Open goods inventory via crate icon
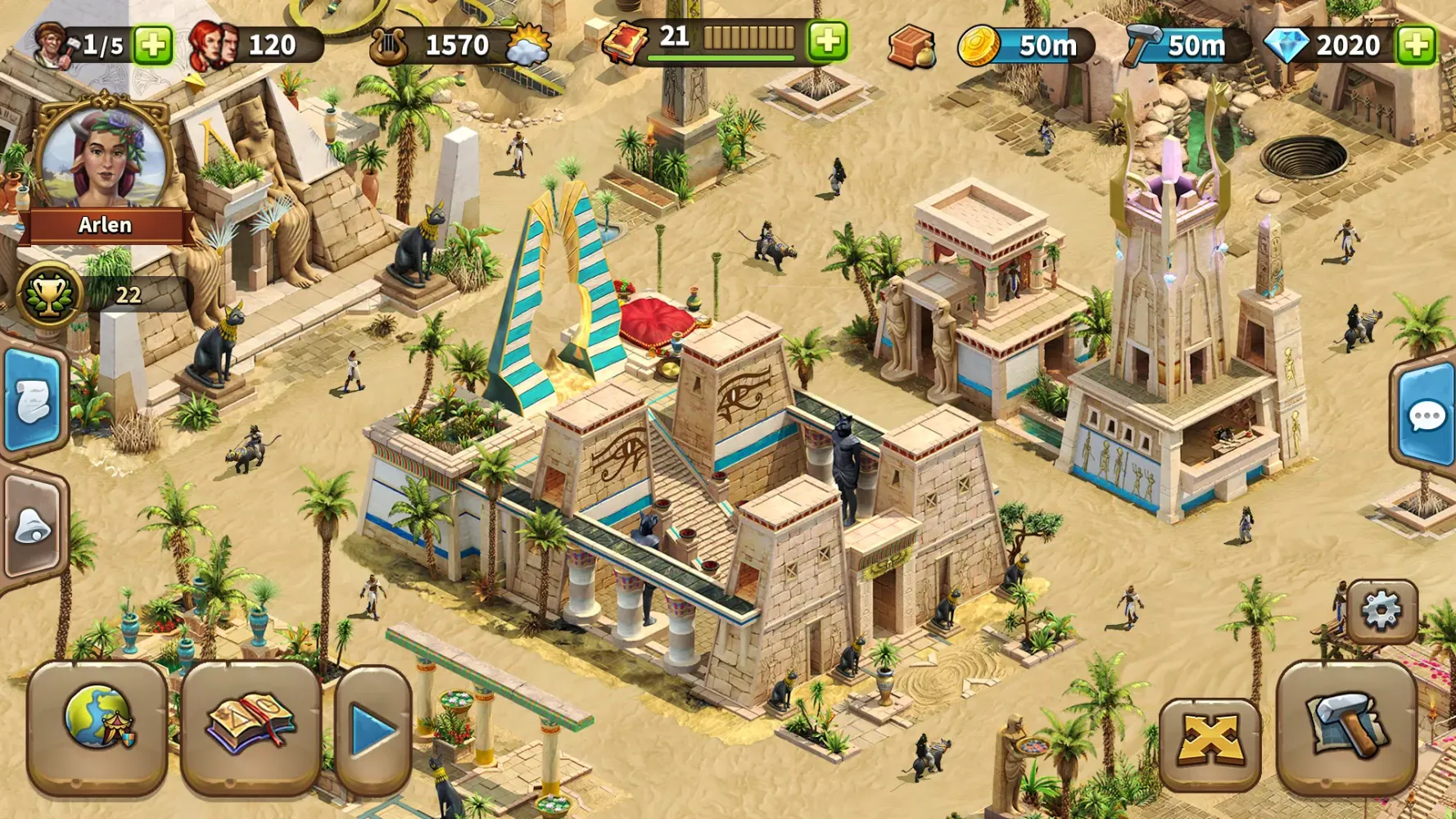 click(x=915, y=47)
